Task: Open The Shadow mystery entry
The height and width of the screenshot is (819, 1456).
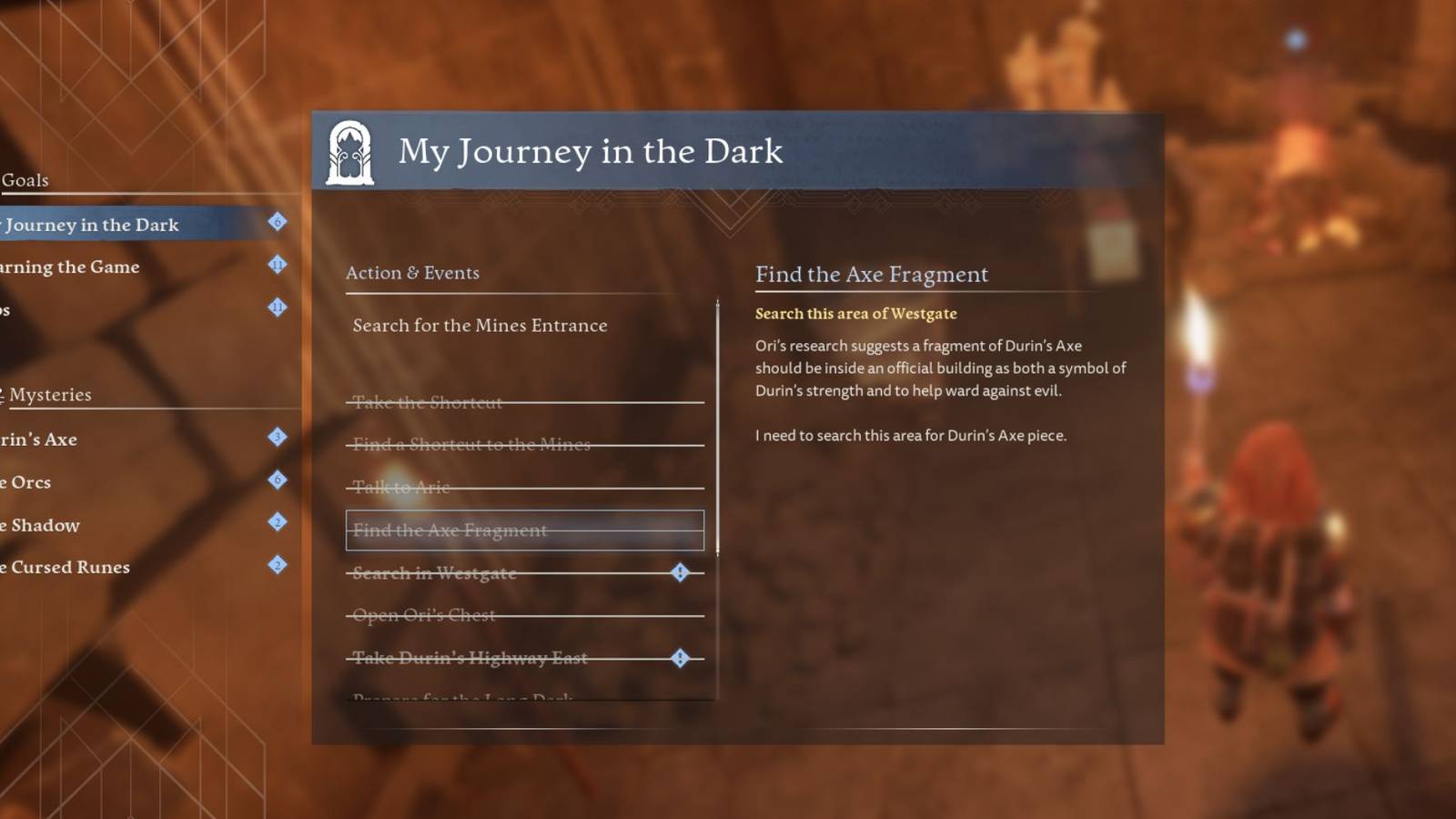Action: pos(40,525)
